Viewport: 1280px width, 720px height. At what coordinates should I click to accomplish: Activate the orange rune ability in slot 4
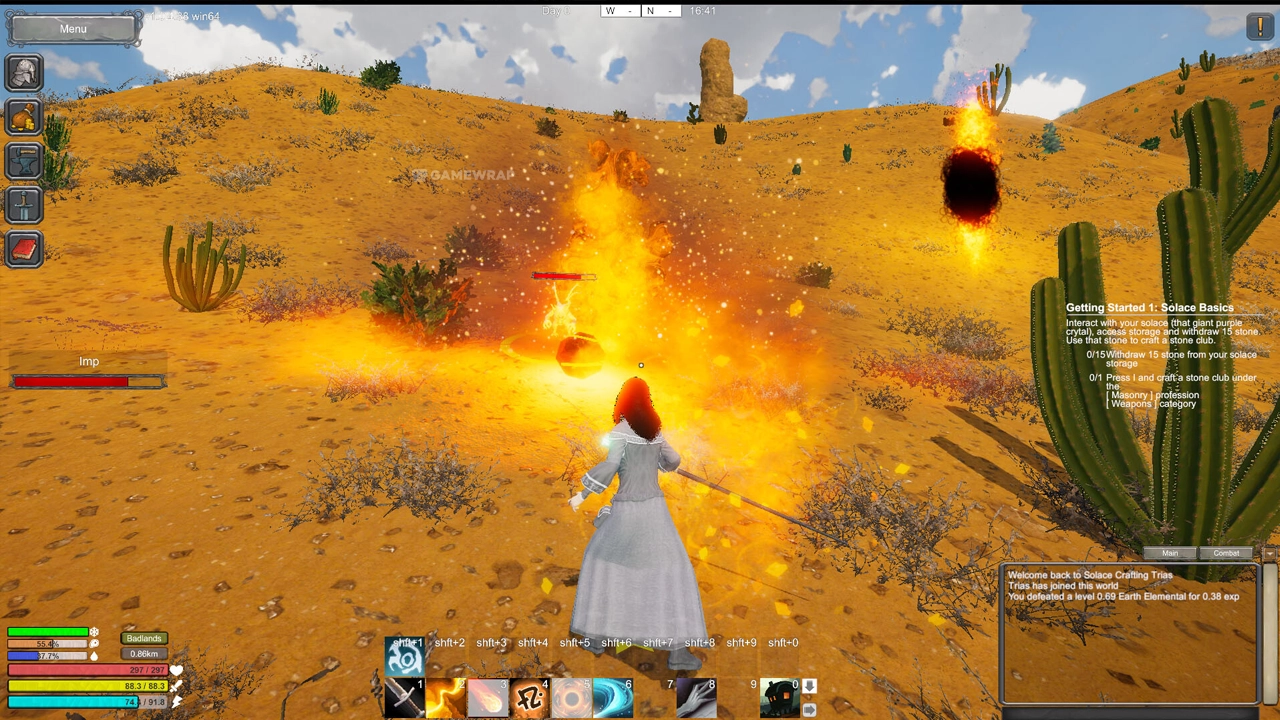[530, 698]
